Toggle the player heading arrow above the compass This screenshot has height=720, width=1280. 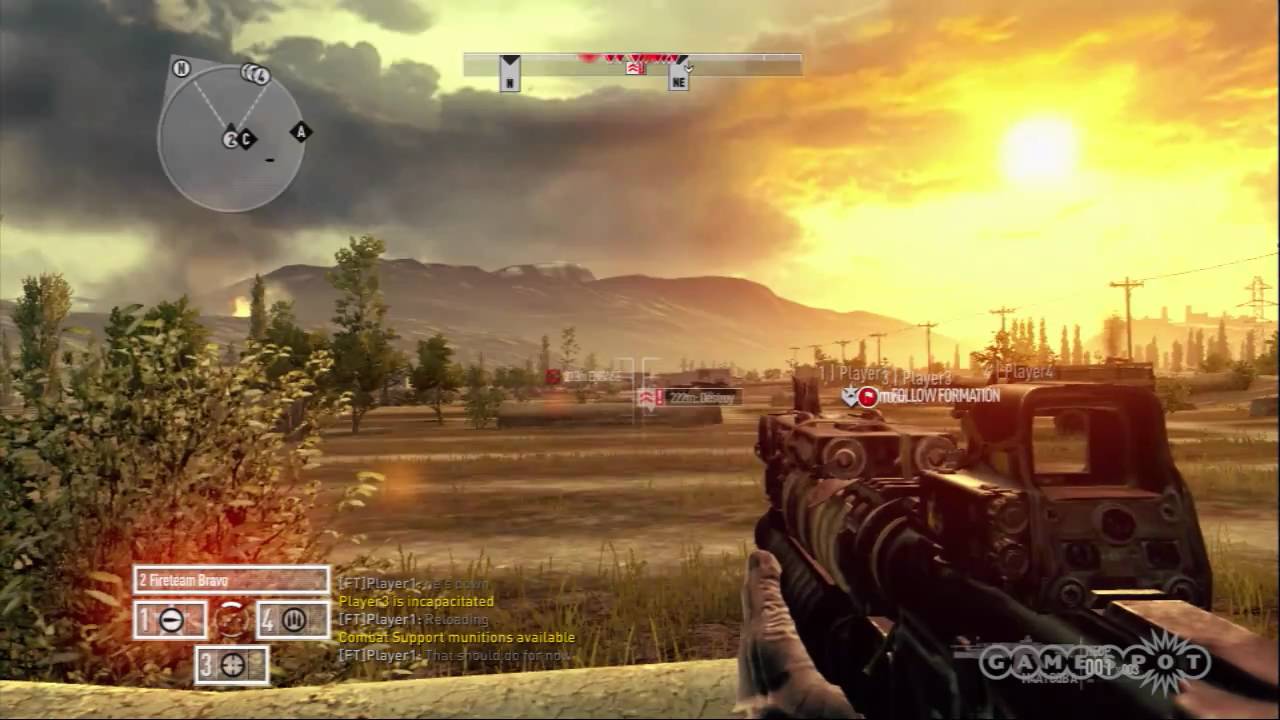tap(510, 58)
